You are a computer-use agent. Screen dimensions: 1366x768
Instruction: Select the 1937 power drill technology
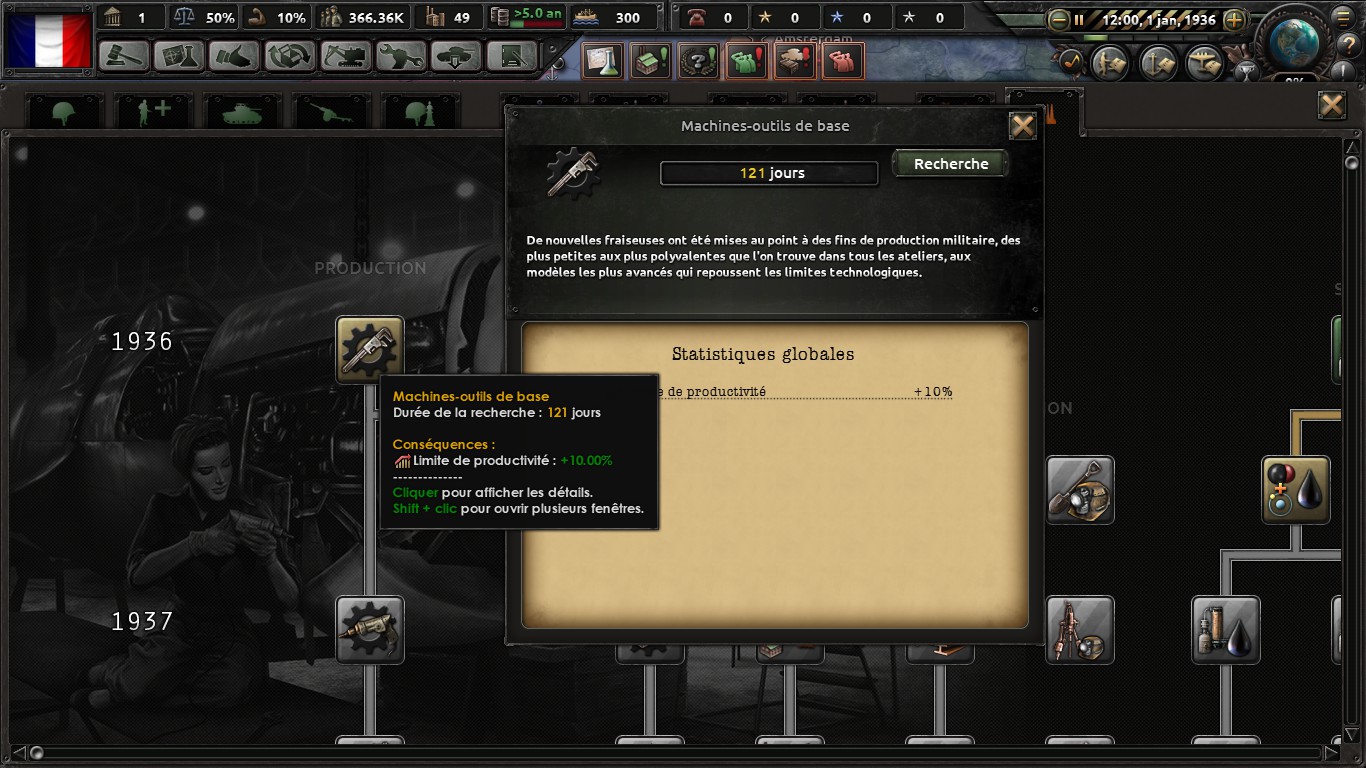370,630
